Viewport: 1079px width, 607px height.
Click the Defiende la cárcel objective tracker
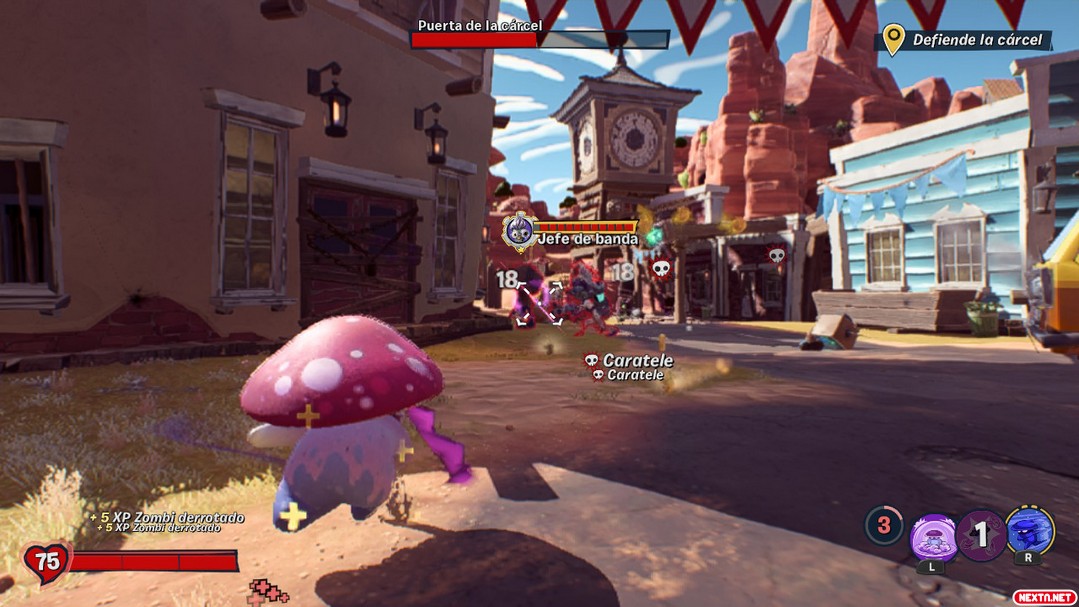(x=965, y=40)
